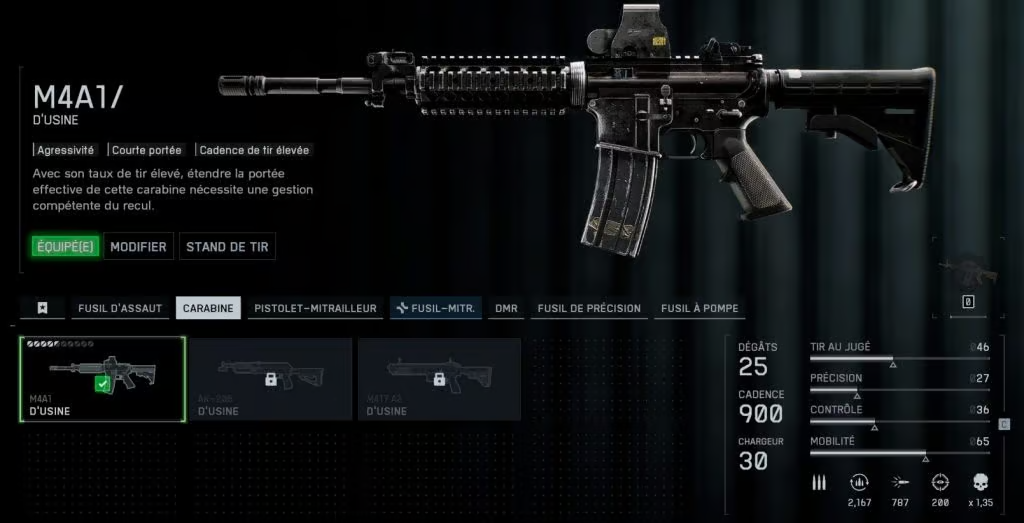Click the locked AK-205 weapon tile

270,378
